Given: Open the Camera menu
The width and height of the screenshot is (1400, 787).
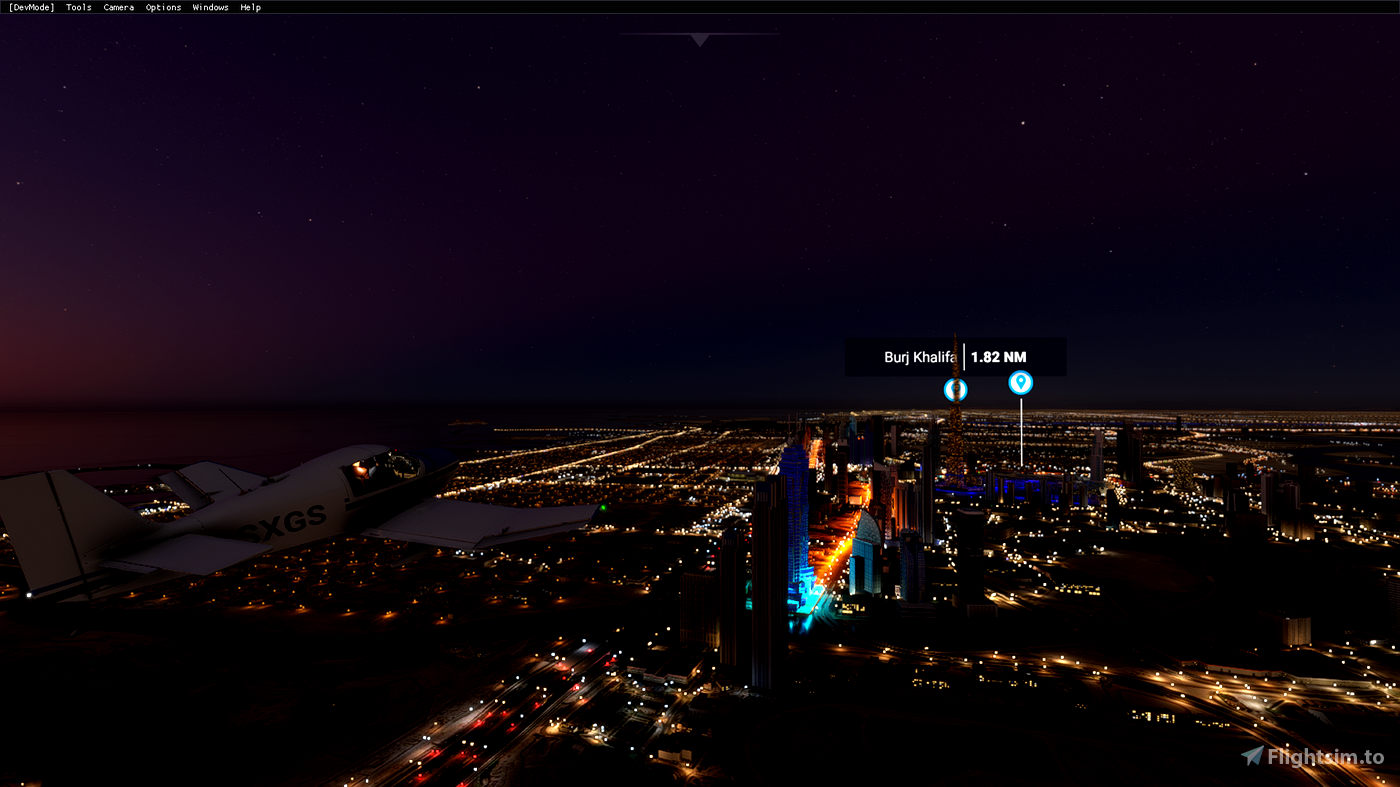Looking at the screenshot, I should [x=118, y=7].
